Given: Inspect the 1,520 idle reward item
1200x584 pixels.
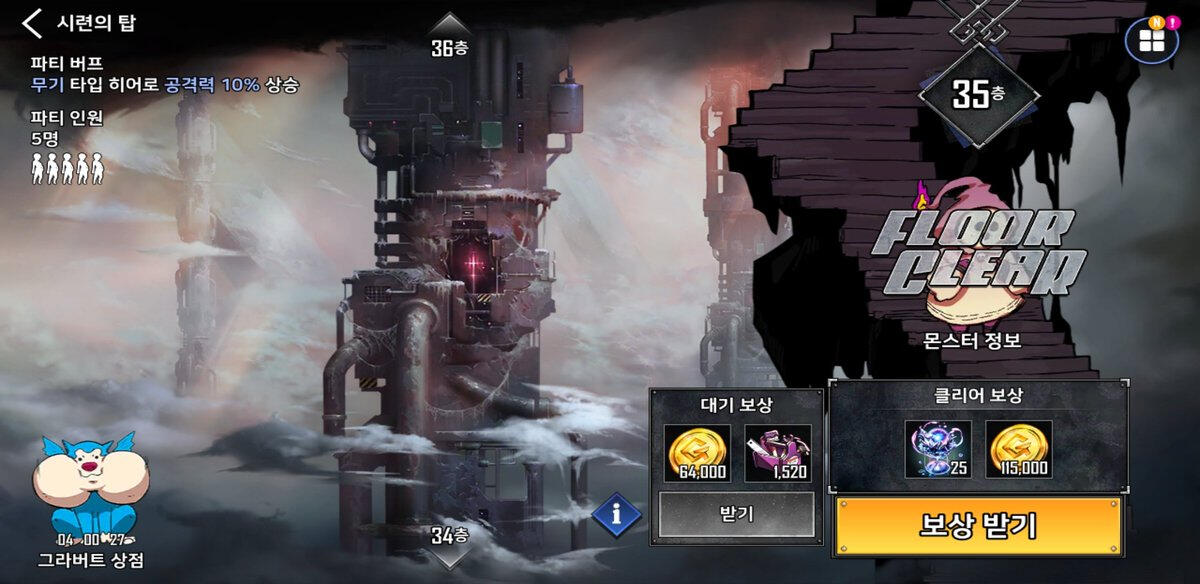Looking at the screenshot, I should [x=777, y=453].
